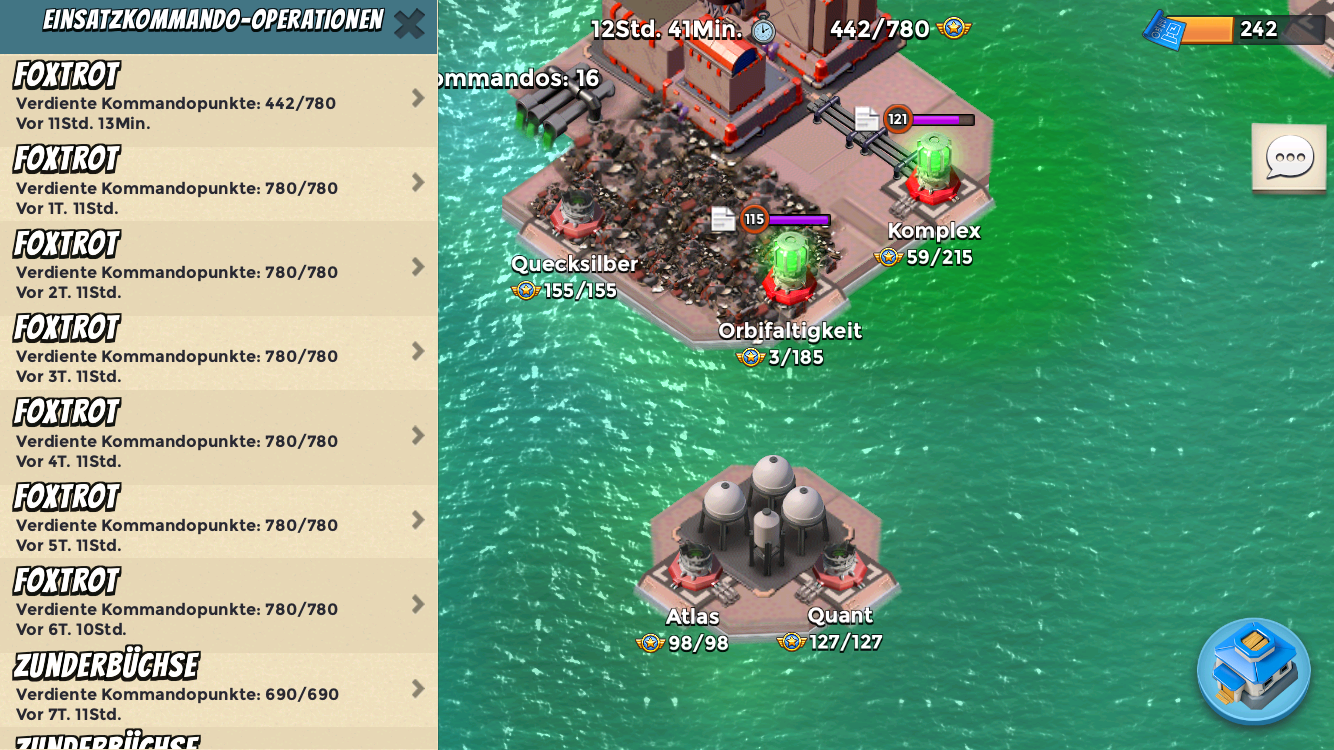
Task: View Foxtrot operation from 4T. 11Std. ago
Action: 218,437
